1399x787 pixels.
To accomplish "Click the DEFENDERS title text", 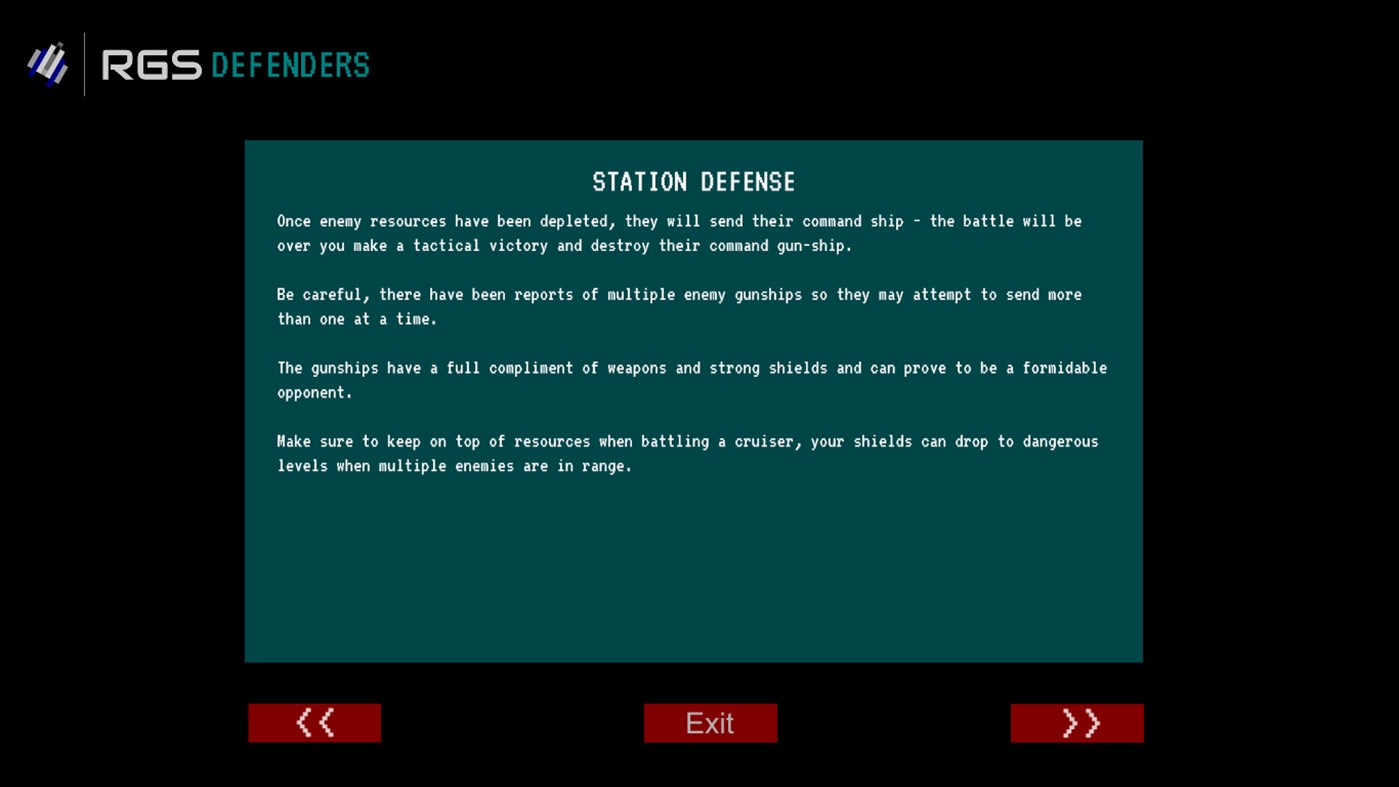I will 290,65.
